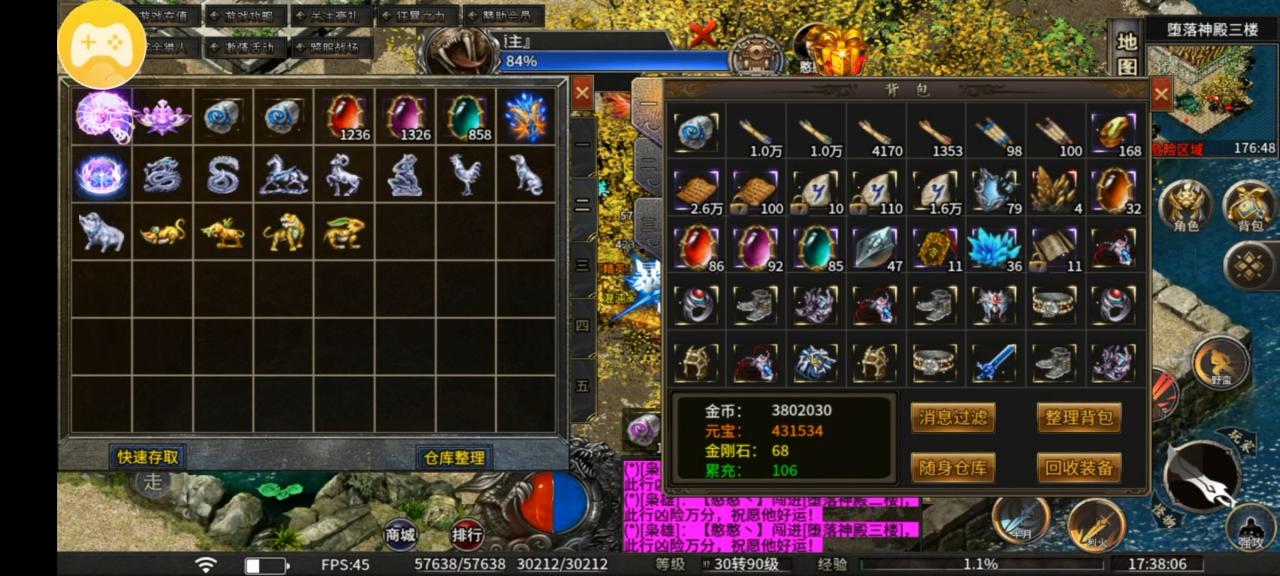This screenshot has height=576, width=1280.
Task: Click the yellow gamepad overlay icon
Action: [x=101, y=43]
